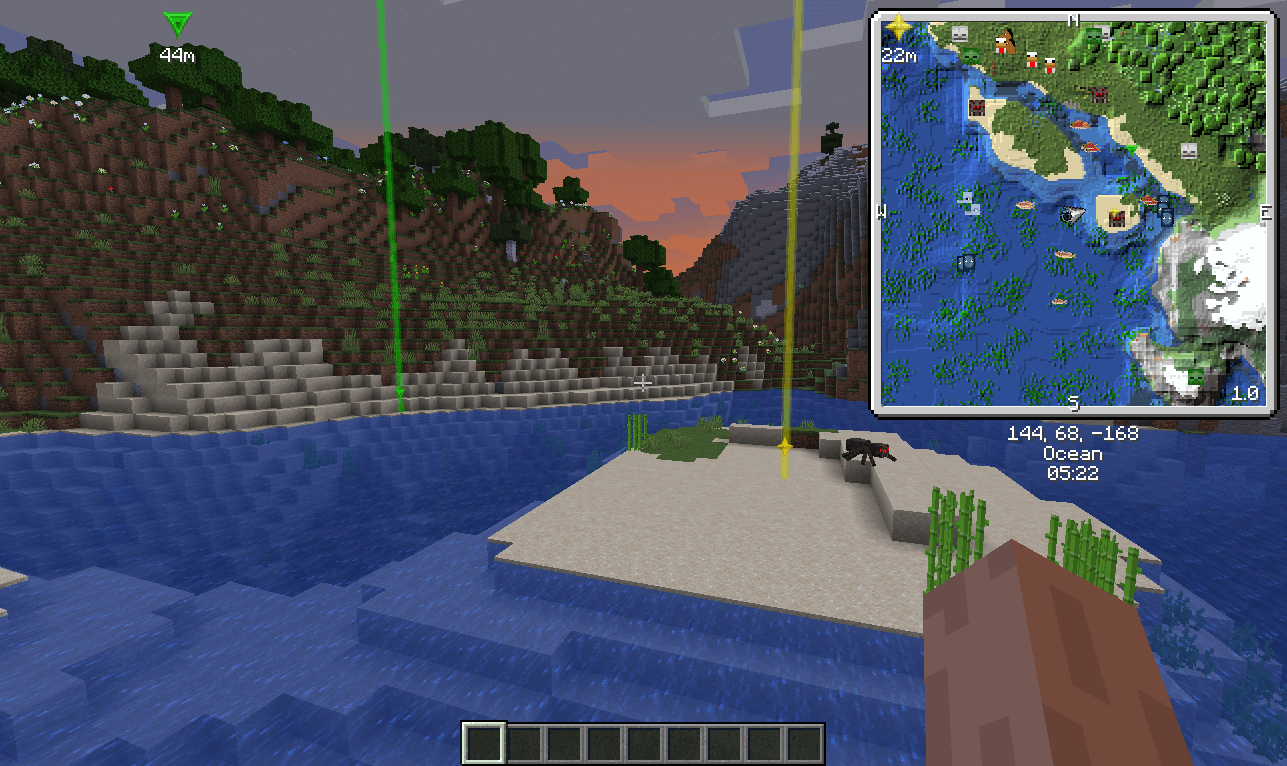Click the minimap in the corner

1073,211
